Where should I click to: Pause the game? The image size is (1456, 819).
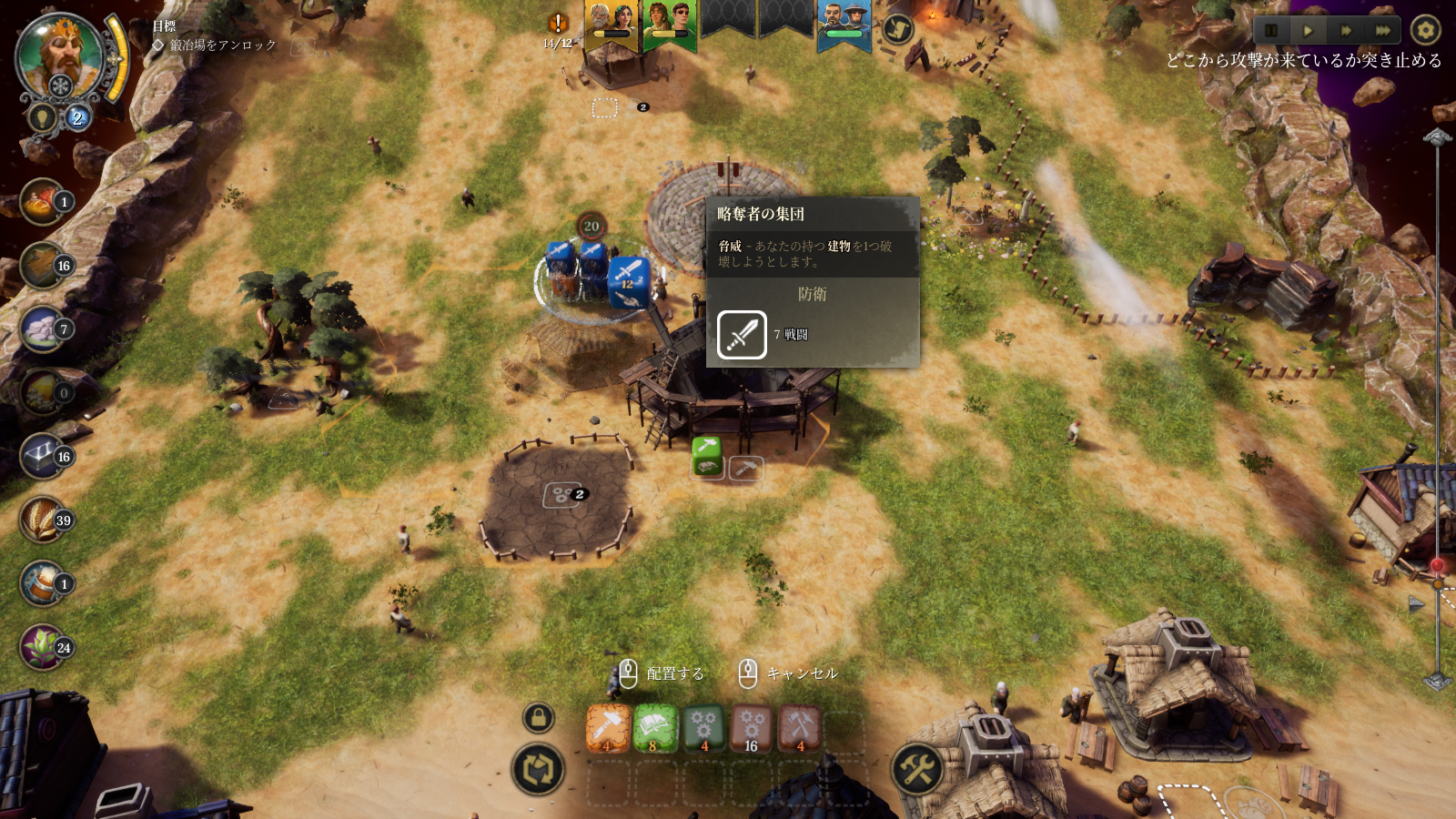pyautogui.click(x=1271, y=30)
